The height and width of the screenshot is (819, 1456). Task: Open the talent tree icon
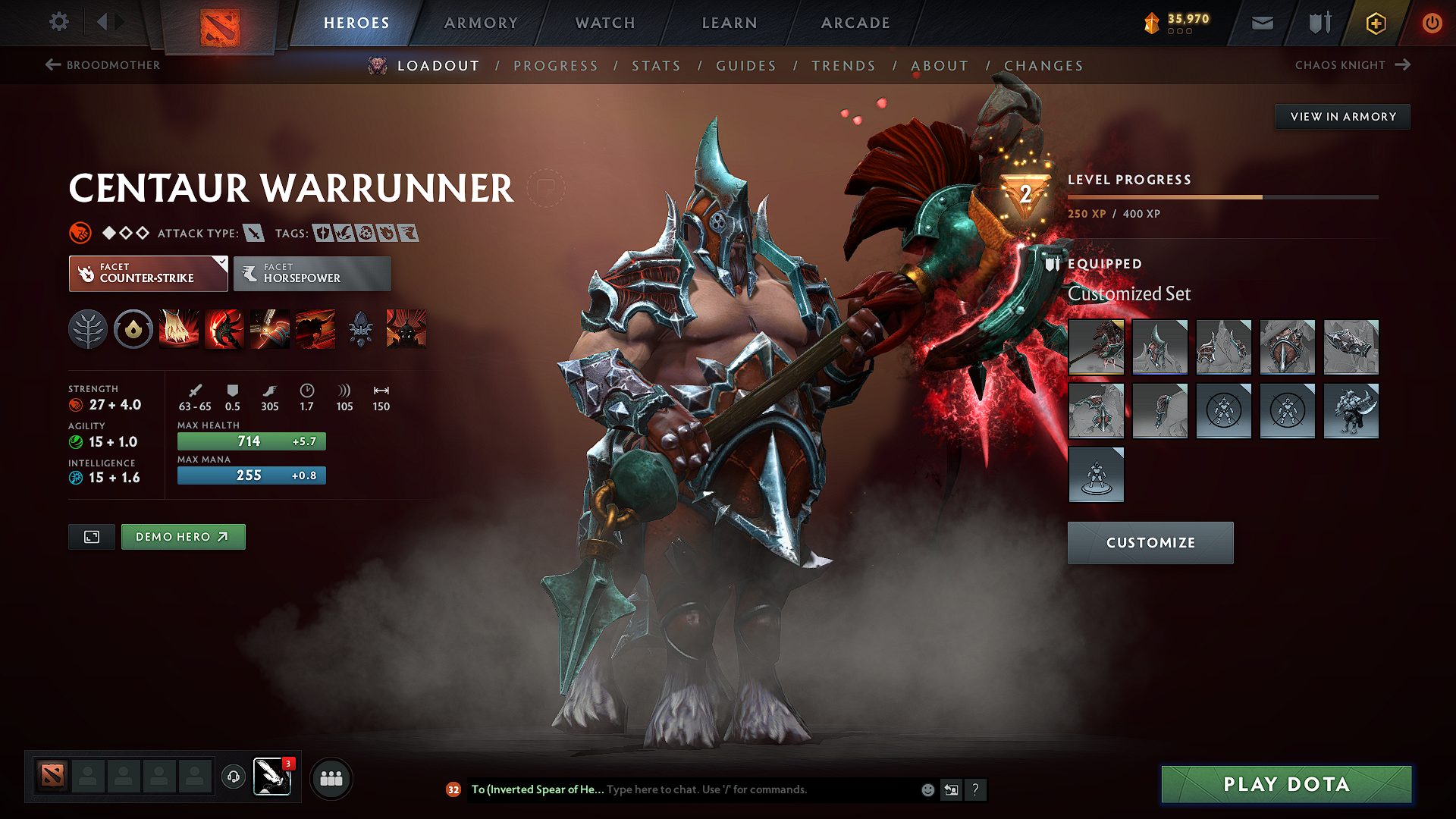[x=88, y=329]
